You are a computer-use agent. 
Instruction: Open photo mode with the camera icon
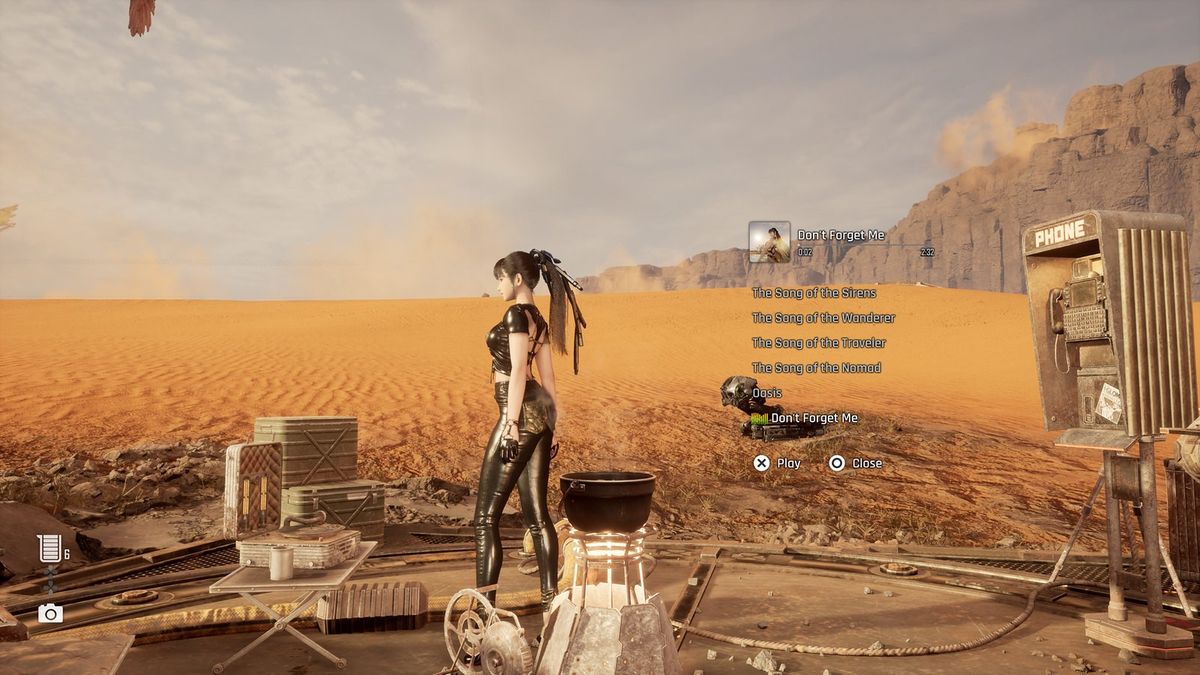(50, 613)
